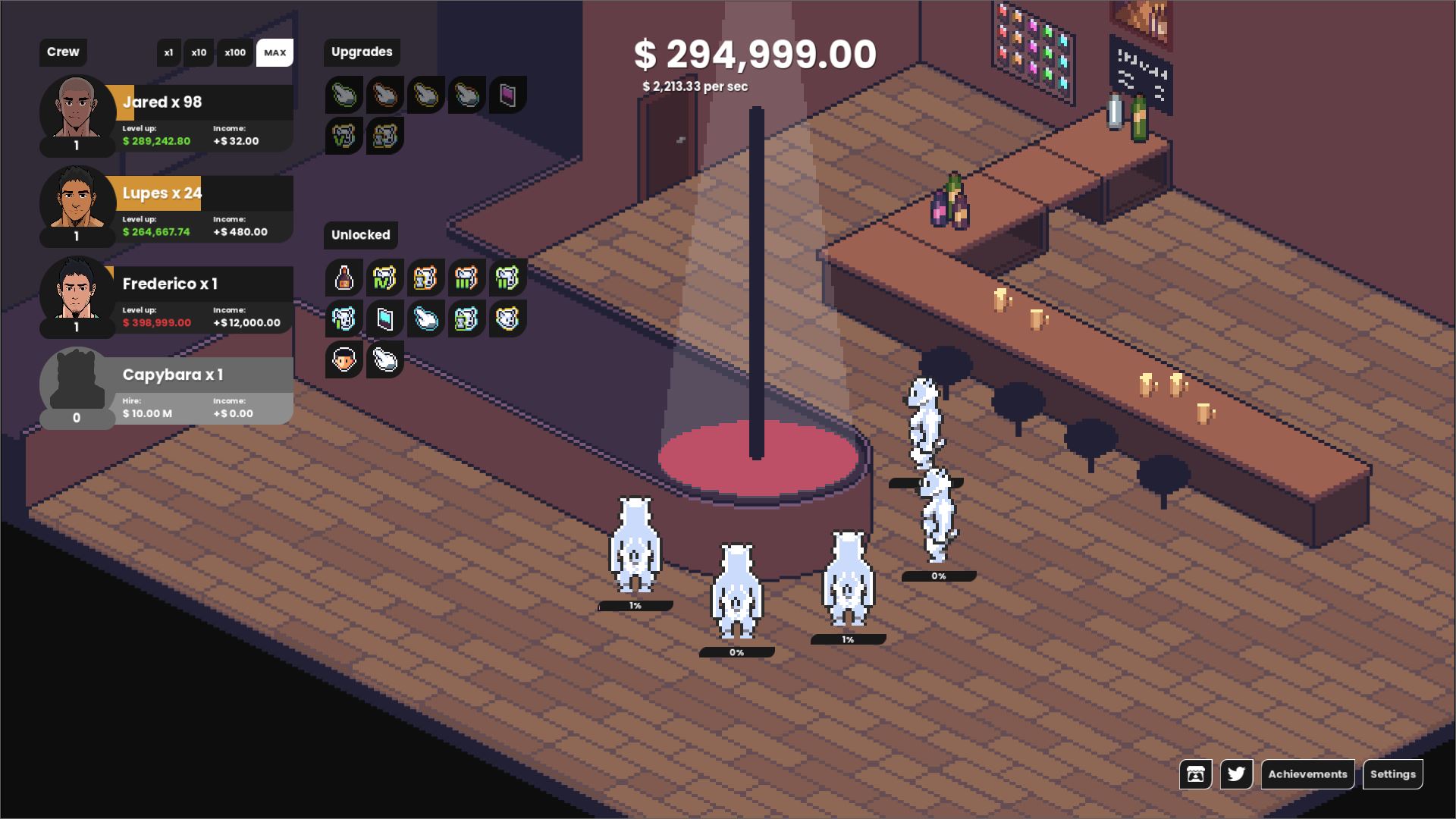Buy the purple card upgrade
The image size is (1456, 819).
[x=507, y=96]
